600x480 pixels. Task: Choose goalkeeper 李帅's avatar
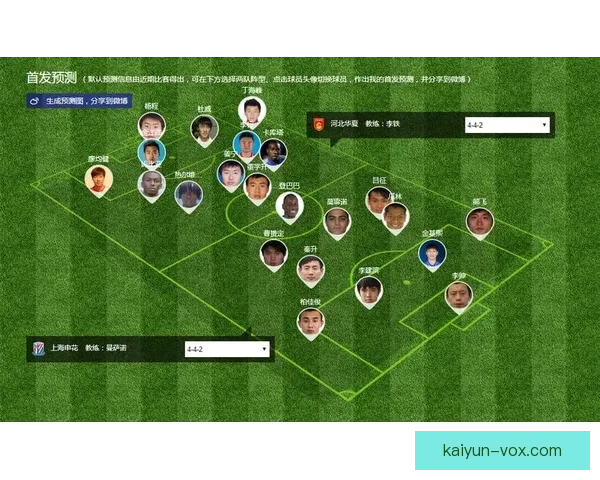pos(459,295)
